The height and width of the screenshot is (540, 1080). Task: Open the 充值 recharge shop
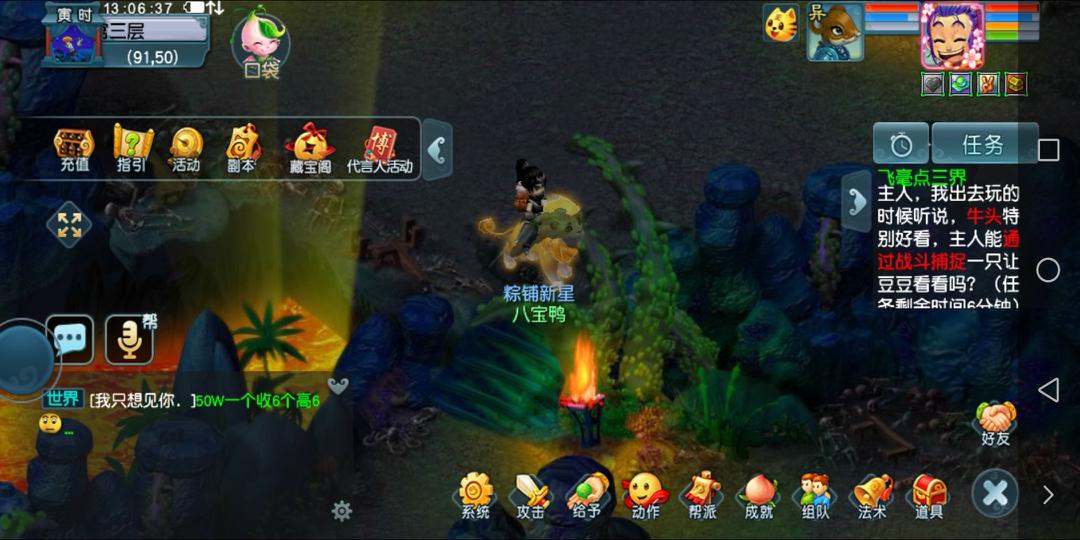(x=74, y=149)
